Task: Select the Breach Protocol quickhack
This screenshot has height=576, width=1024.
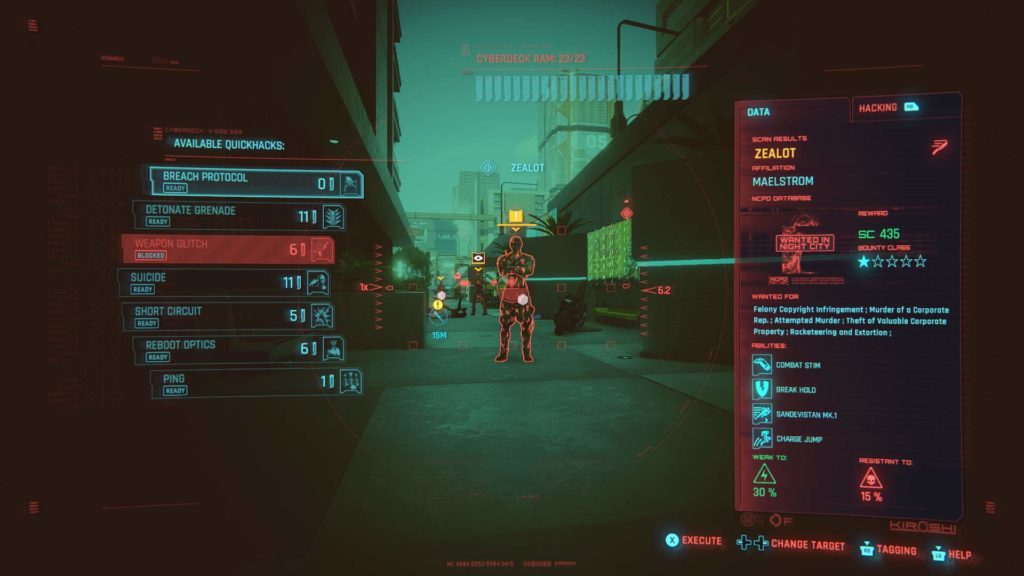Action: coord(255,182)
